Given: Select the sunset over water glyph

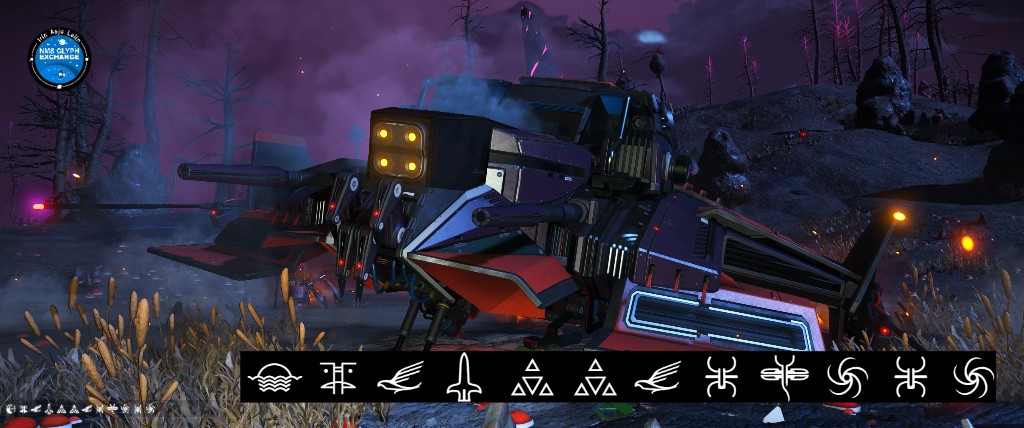Looking at the screenshot, I should point(269,378).
